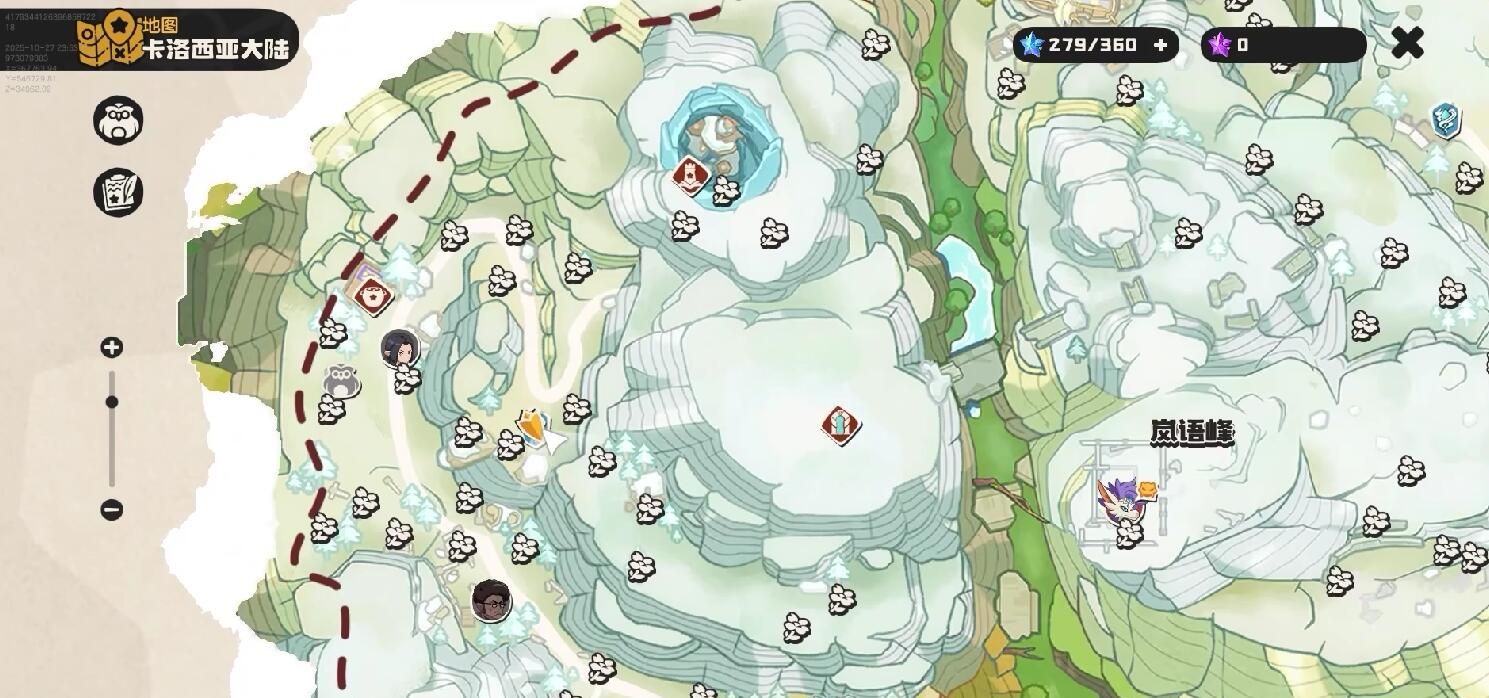Select the grey owl creature map marker
This screenshot has height=698, width=1489.
pos(342,381)
